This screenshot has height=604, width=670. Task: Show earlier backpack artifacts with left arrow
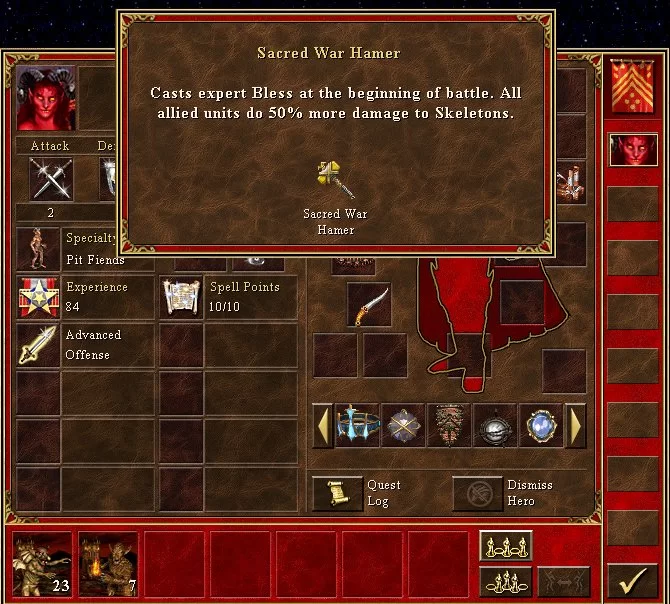[x=323, y=425]
